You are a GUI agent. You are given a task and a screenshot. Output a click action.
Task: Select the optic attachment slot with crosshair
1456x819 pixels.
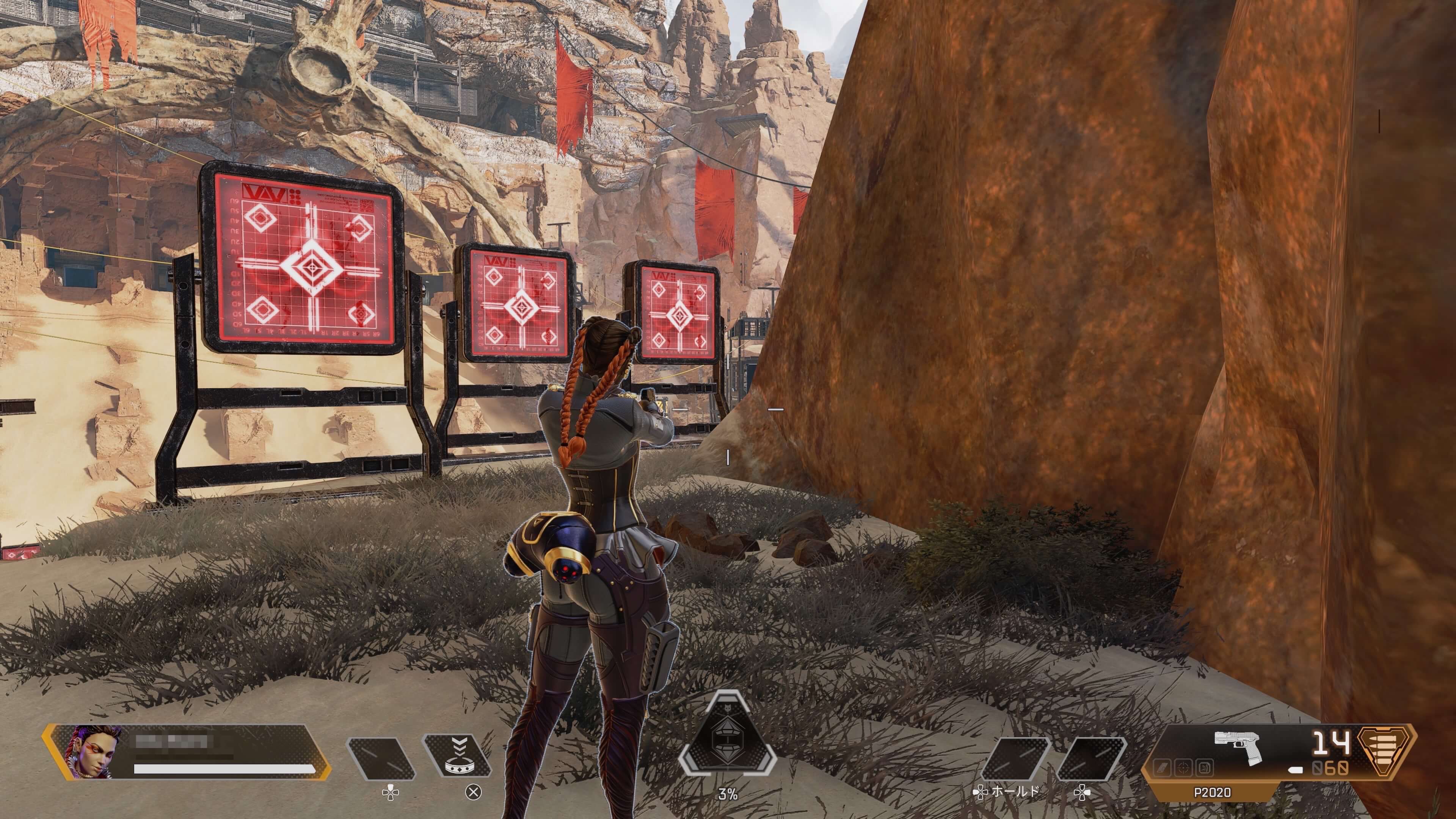pyautogui.click(x=1184, y=767)
